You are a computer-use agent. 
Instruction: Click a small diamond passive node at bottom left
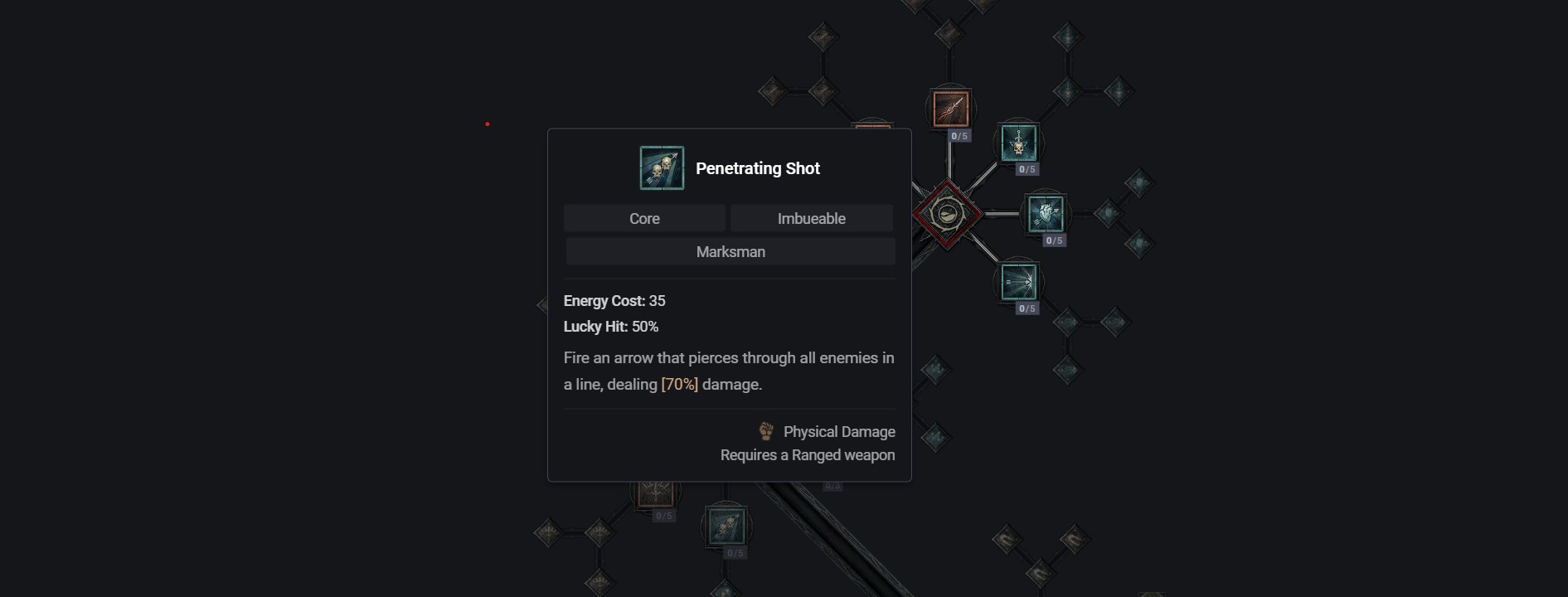tap(550, 531)
